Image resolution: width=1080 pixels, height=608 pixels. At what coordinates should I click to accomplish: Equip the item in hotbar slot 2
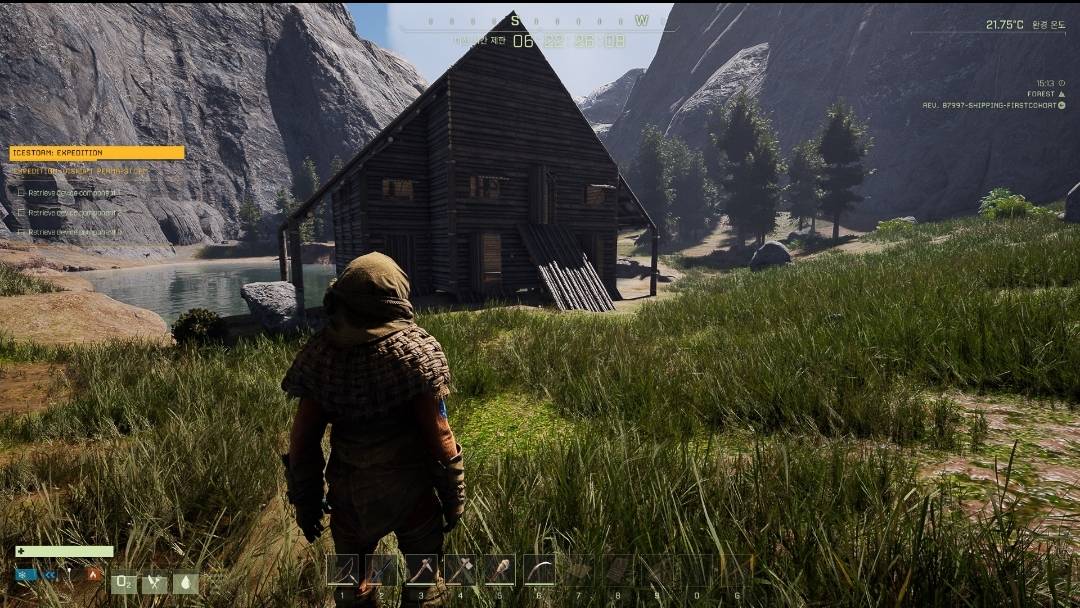click(x=381, y=570)
